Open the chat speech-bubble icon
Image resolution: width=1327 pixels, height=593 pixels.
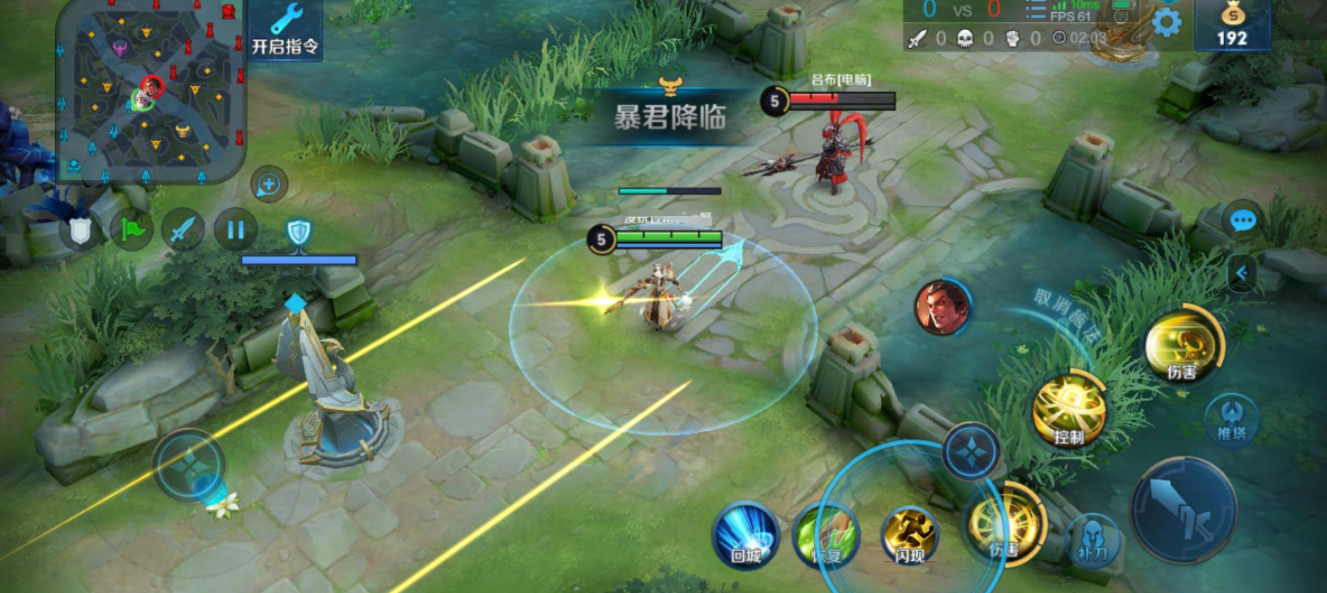tap(1243, 220)
